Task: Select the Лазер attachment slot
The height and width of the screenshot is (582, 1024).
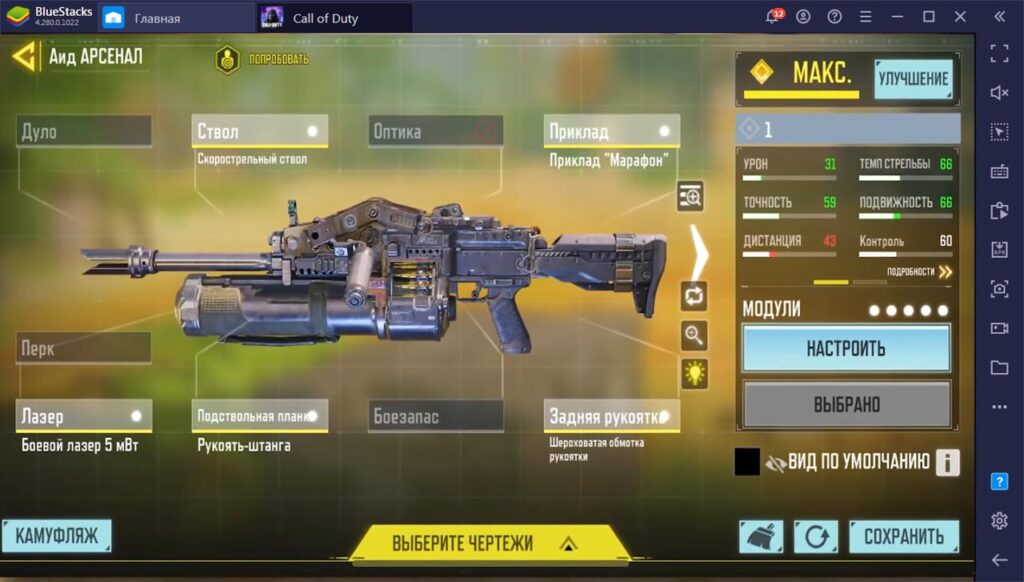Action: 84,416
